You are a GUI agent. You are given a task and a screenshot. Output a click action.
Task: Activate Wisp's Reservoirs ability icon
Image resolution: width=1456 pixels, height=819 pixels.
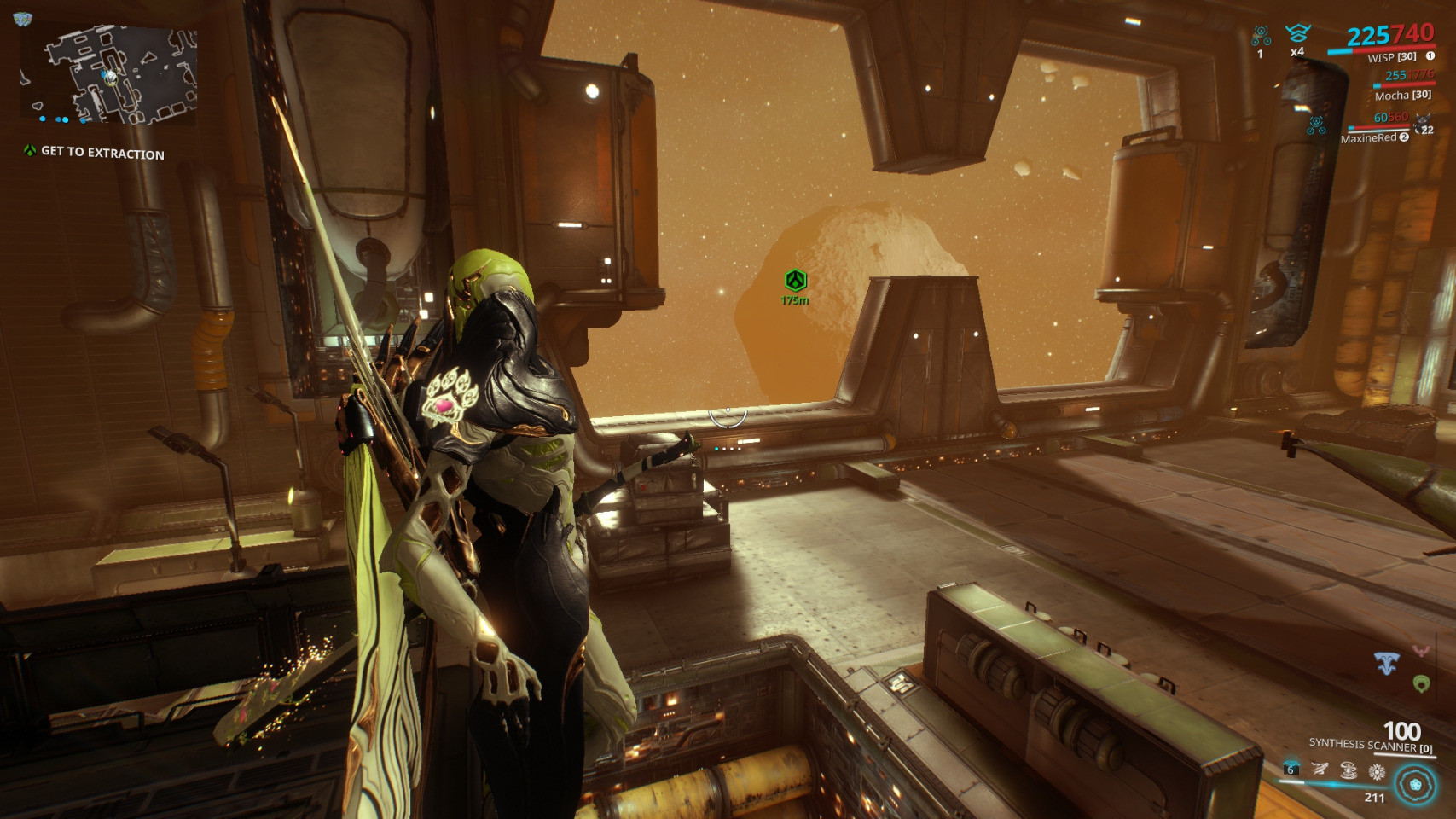click(1291, 770)
